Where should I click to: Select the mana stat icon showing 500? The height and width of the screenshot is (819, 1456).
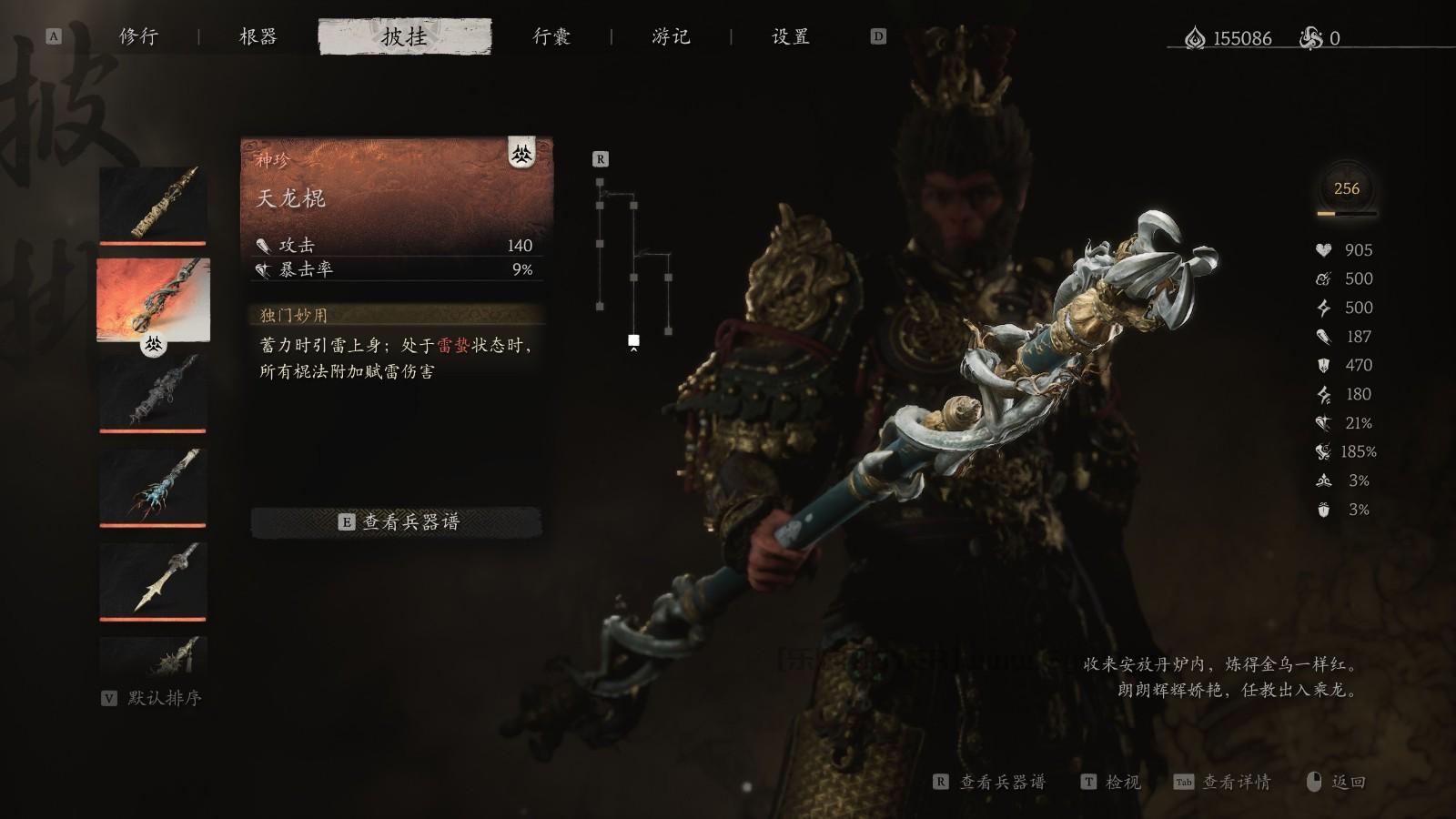click(x=1321, y=279)
